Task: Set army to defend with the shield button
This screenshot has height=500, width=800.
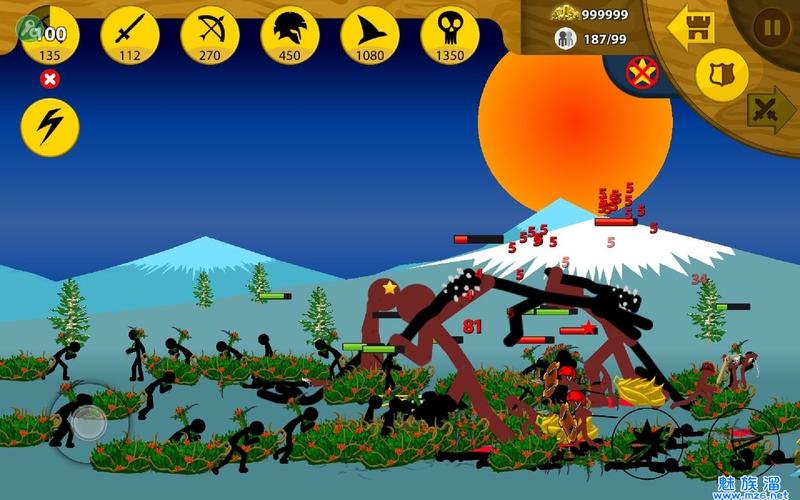Action: 721,73
